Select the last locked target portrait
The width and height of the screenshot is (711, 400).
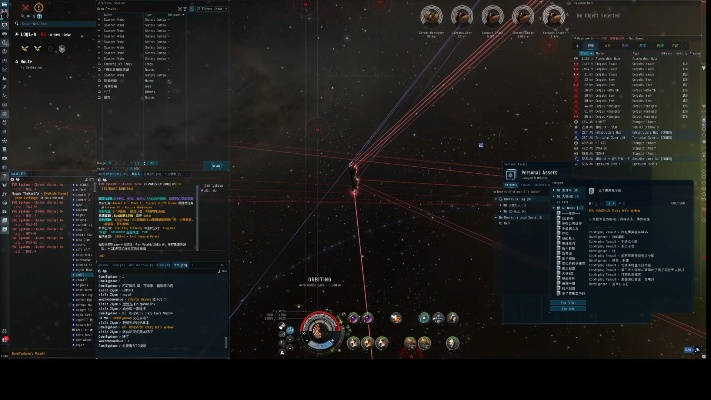(554, 17)
